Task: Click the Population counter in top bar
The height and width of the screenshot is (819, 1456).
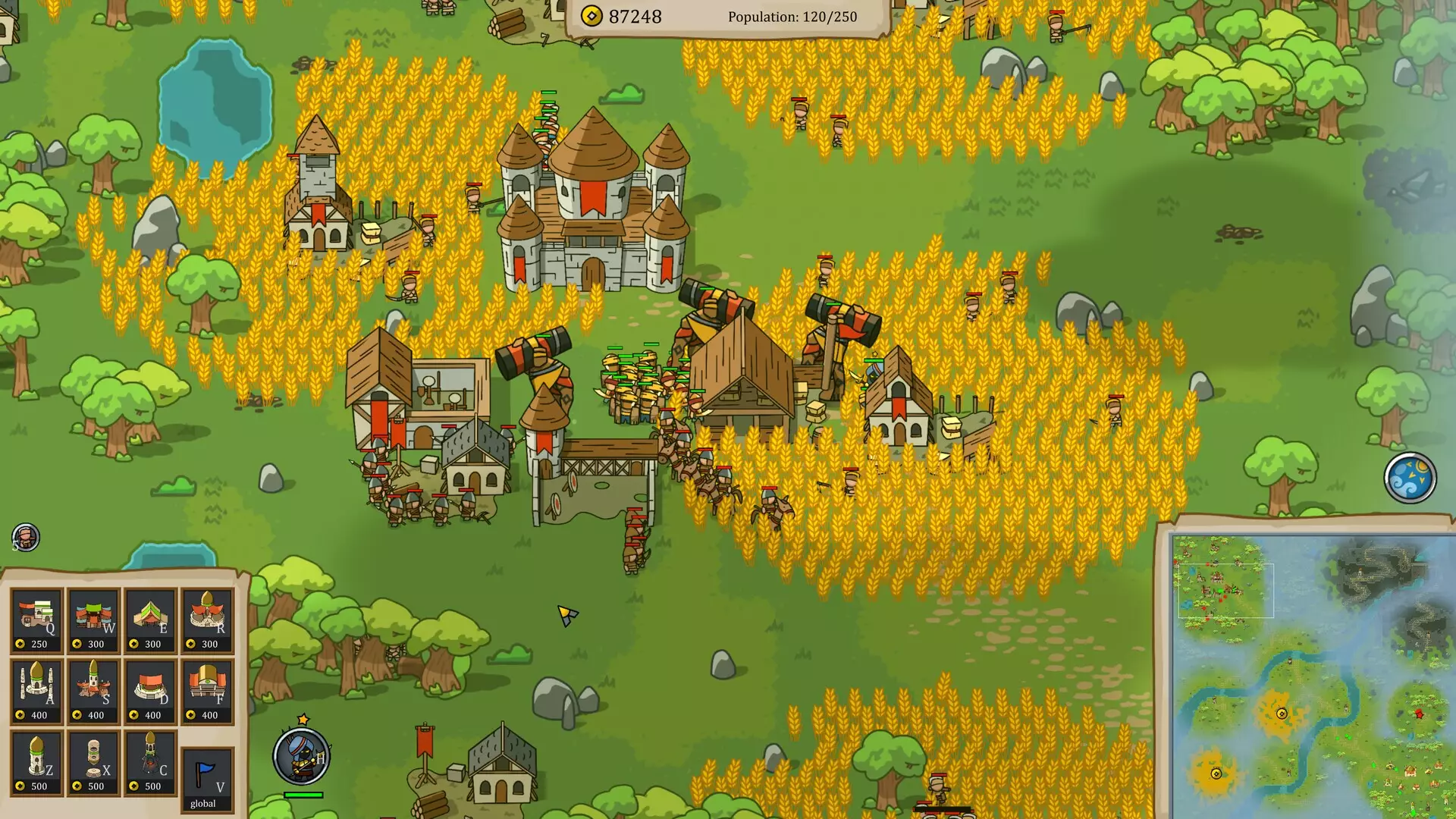Action: [791, 16]
